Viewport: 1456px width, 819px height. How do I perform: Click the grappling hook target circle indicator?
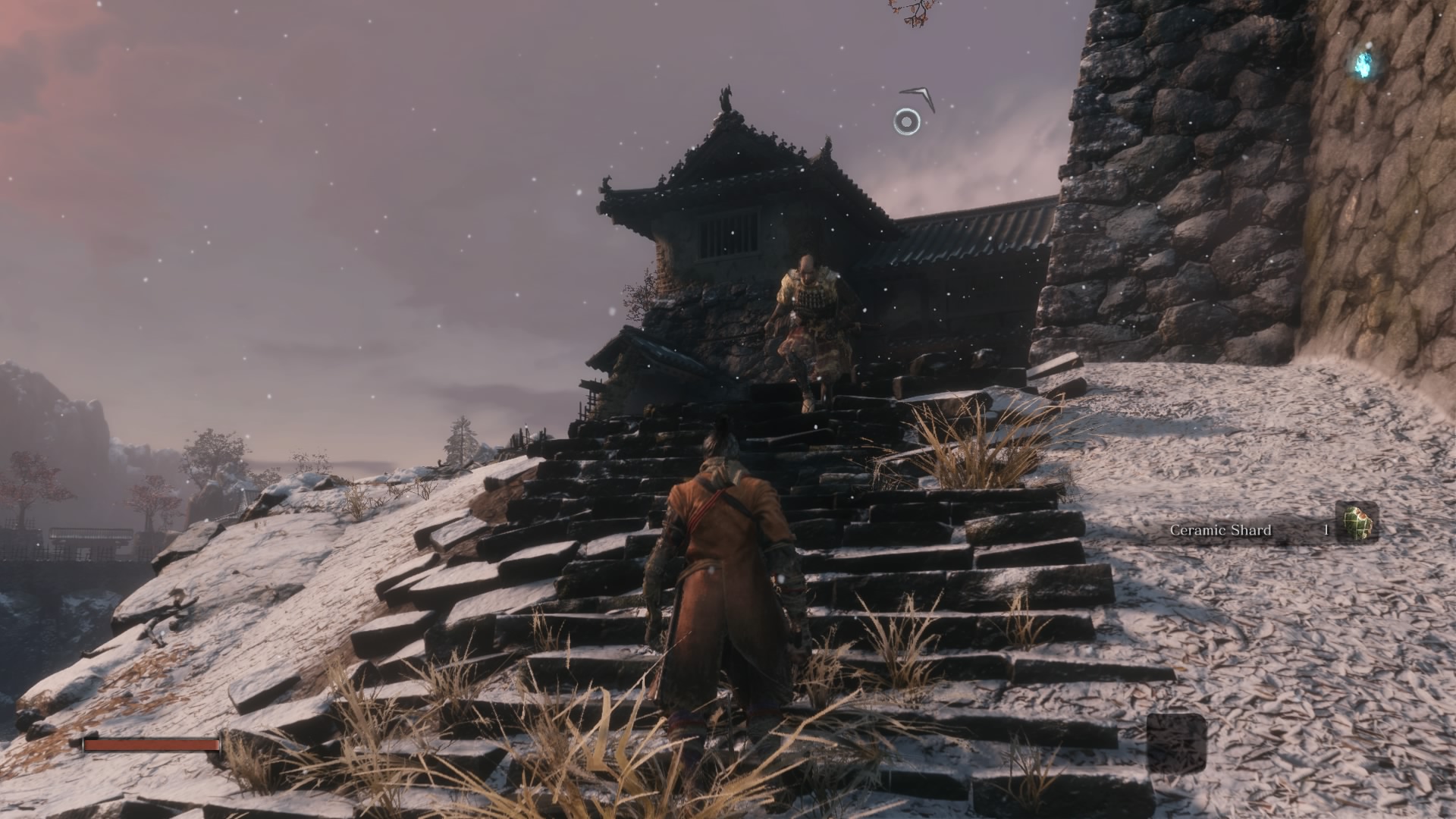[x=907, y=122]
